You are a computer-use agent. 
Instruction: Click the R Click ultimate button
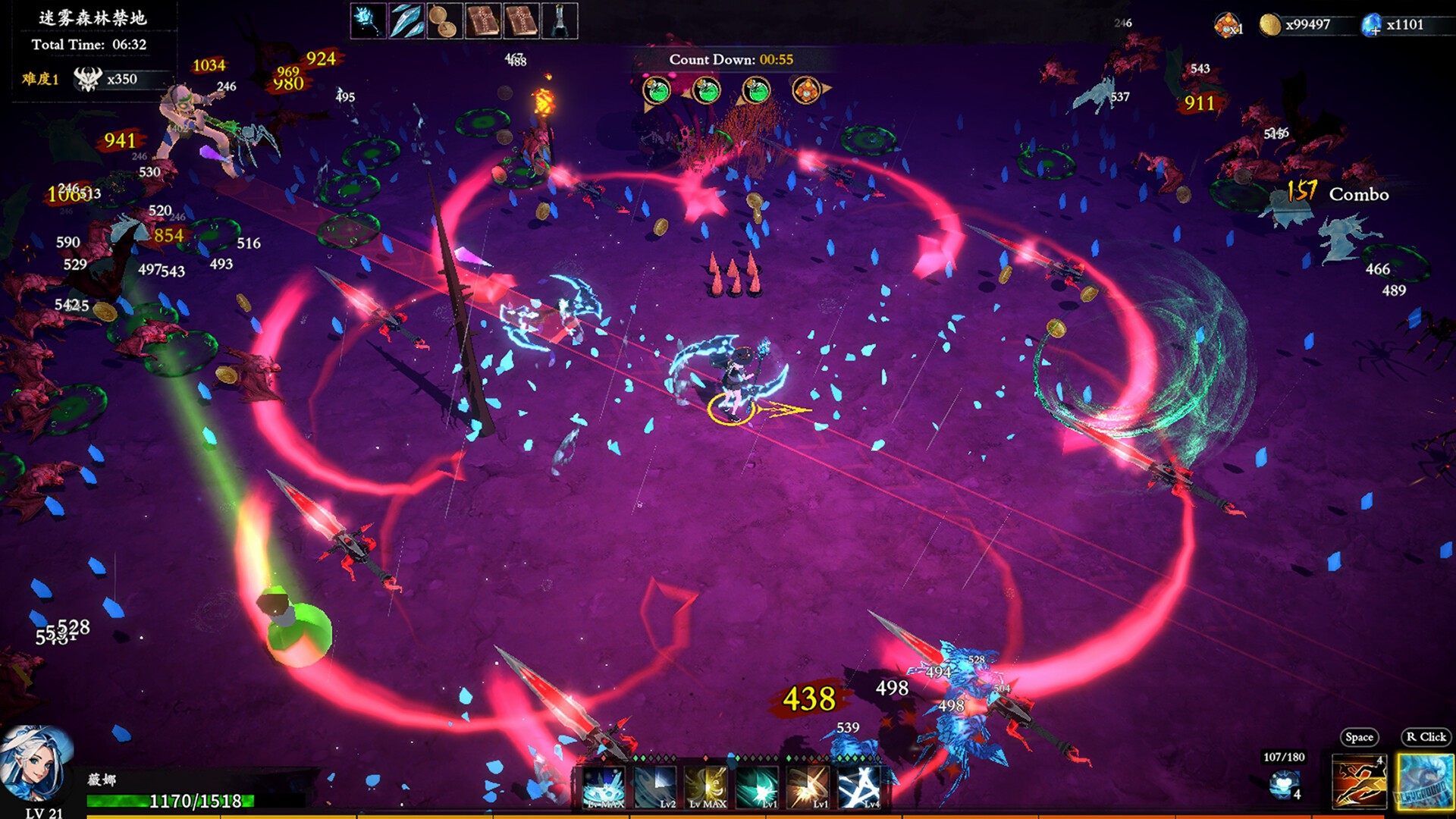pyautogui.click(x=1424, y=783)
